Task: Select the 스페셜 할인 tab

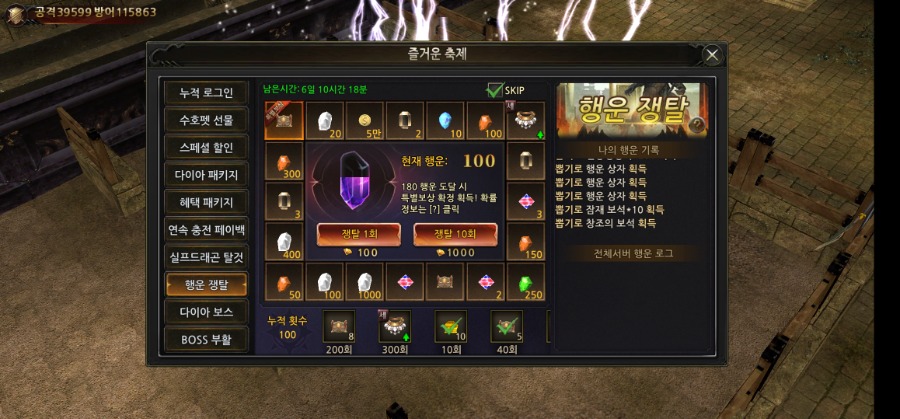Action: [x=206, y=148]
